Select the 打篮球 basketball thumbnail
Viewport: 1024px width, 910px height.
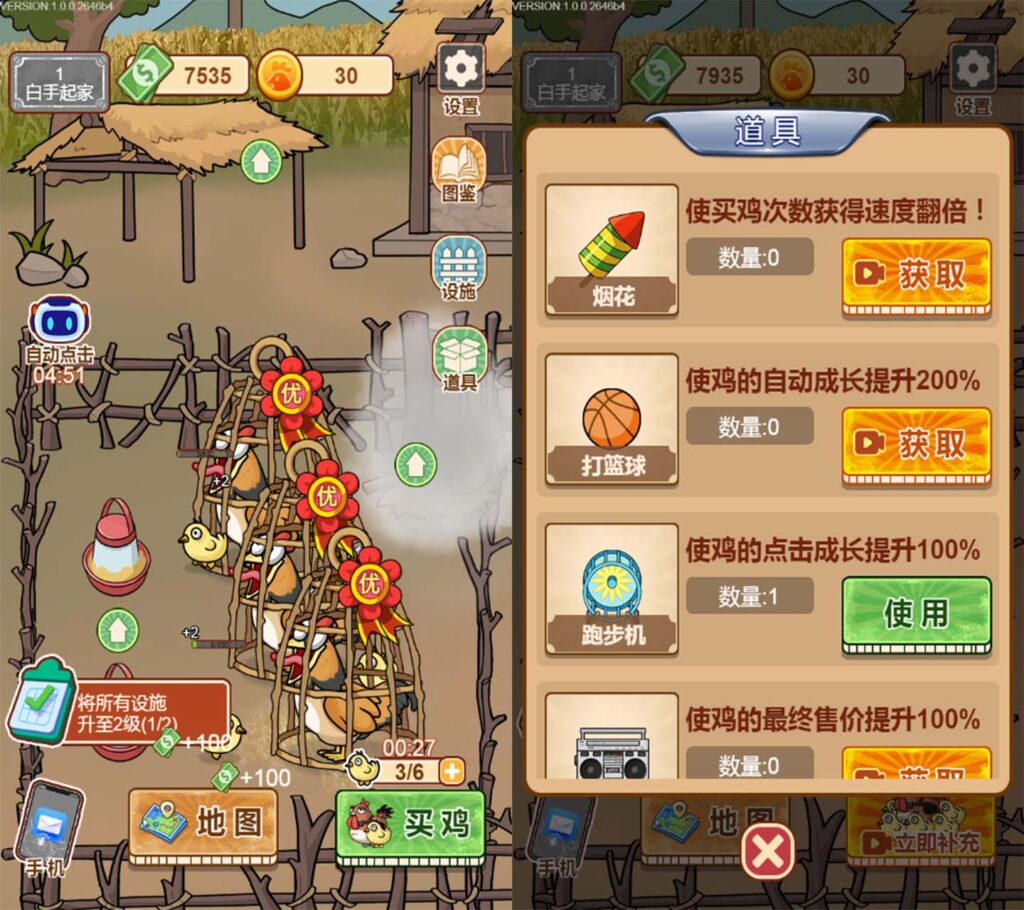(x=611, y=419)
